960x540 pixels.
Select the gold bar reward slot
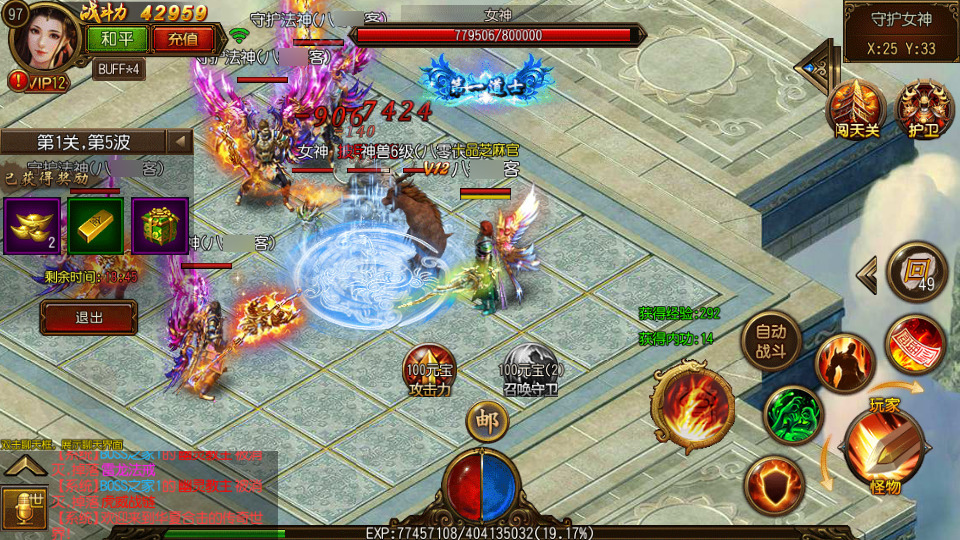point(96,225)
